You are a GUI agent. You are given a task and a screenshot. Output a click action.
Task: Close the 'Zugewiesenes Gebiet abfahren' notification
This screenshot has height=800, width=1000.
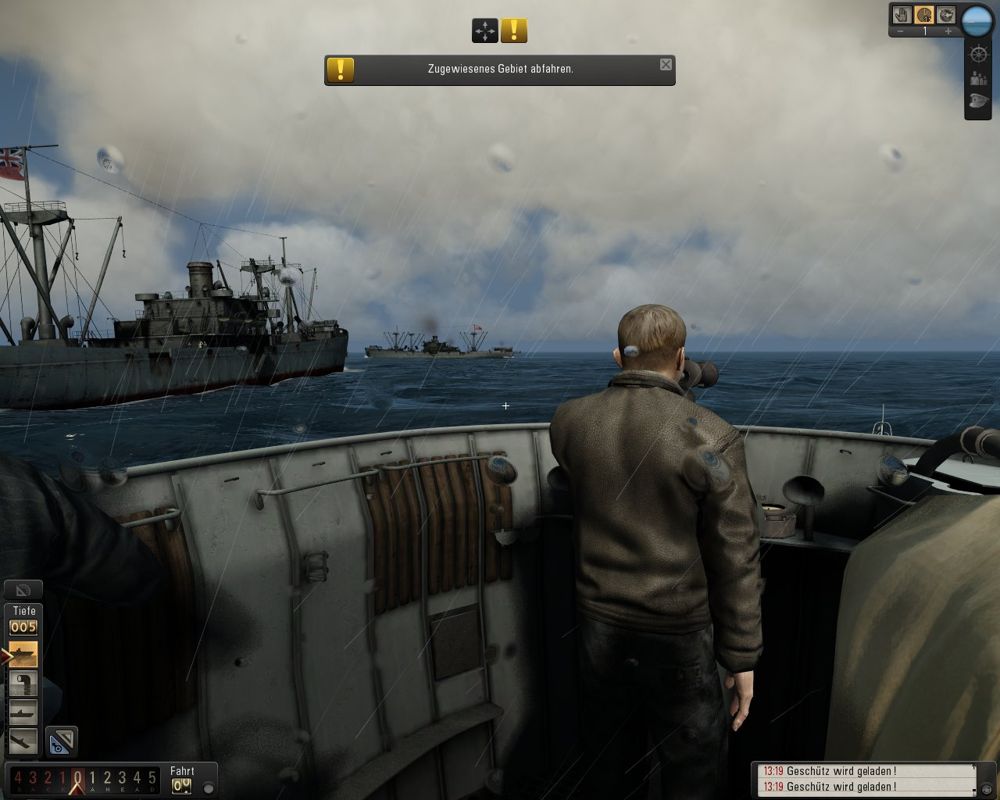(x=666, y=65)
